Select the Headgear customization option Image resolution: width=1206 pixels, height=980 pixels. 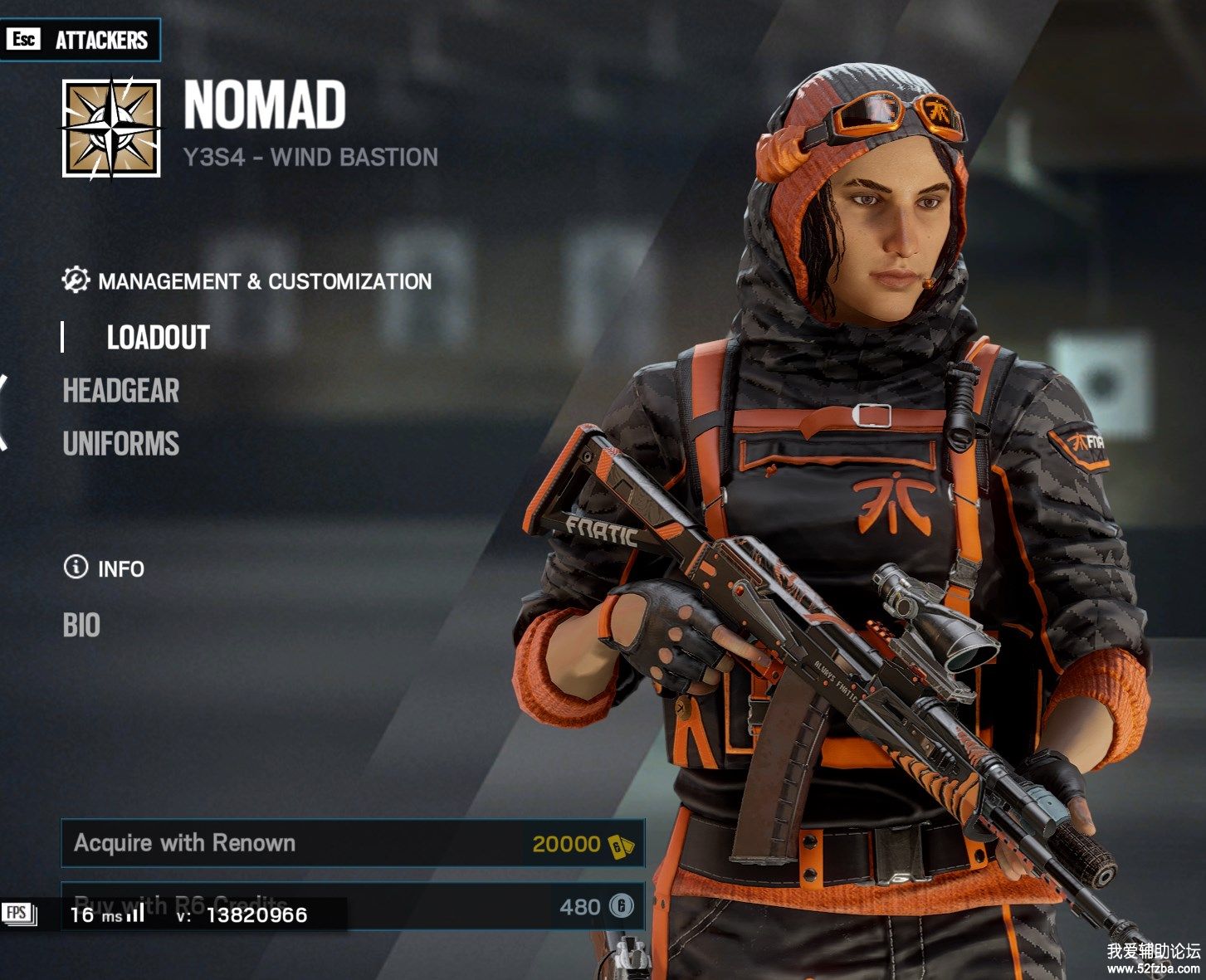pyautogui.click(x=121, y=391)
